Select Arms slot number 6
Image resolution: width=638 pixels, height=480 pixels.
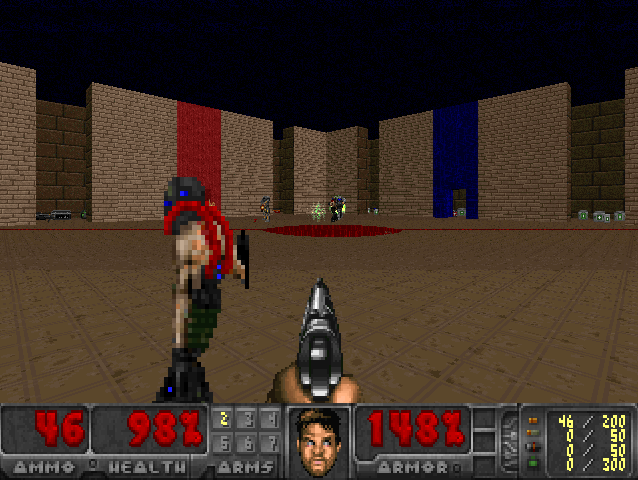(247, 442)
